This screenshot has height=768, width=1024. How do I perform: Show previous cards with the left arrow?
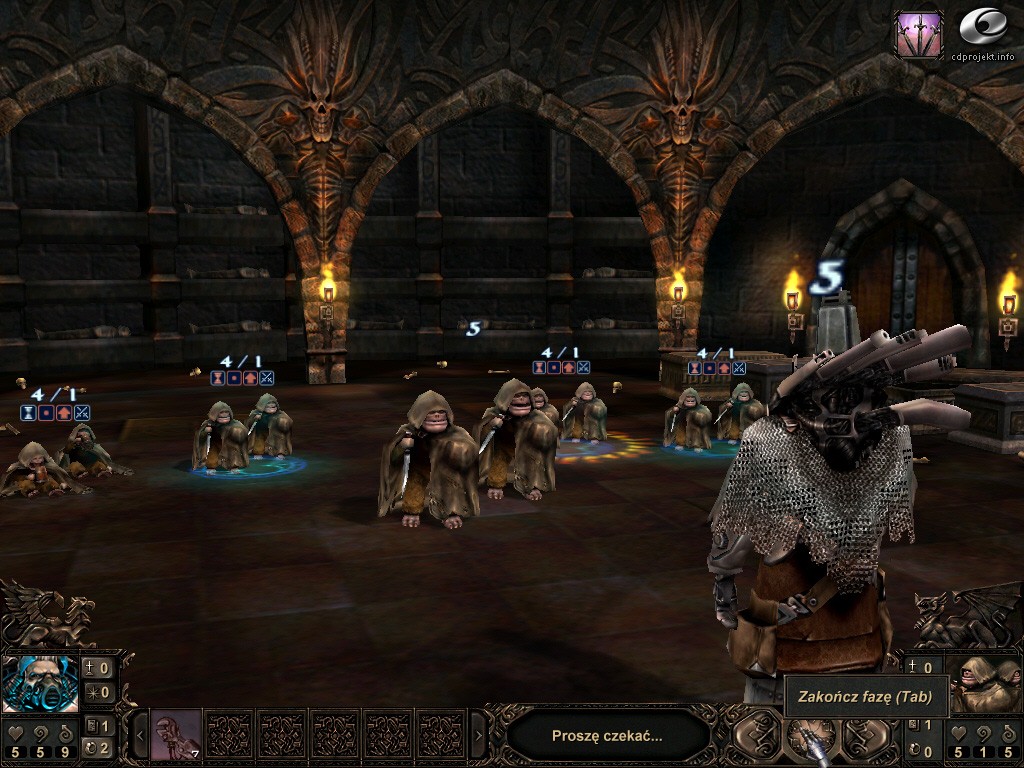[x=141, y=736]
